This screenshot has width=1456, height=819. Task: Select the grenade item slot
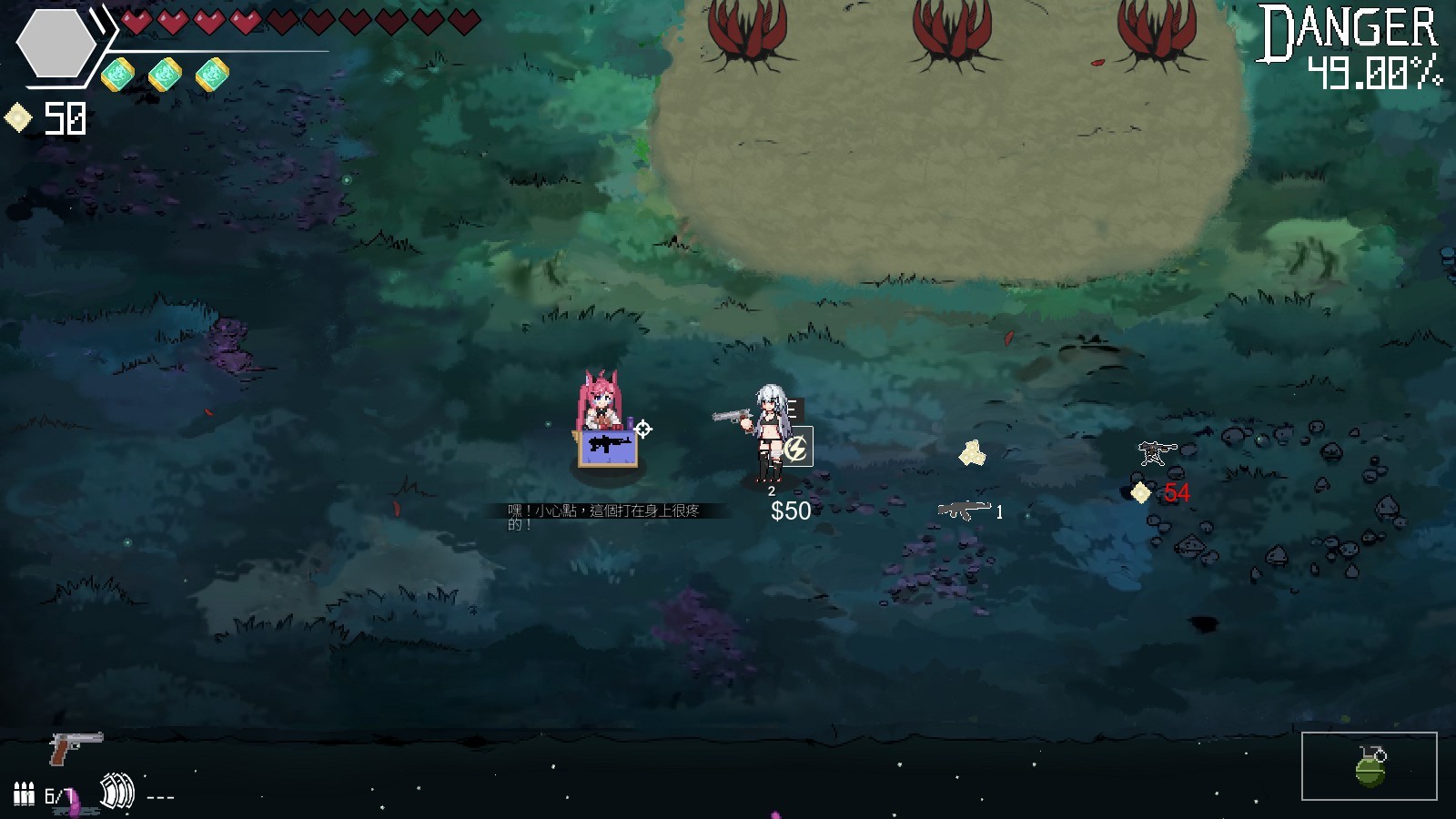[x=1369, y=766]
